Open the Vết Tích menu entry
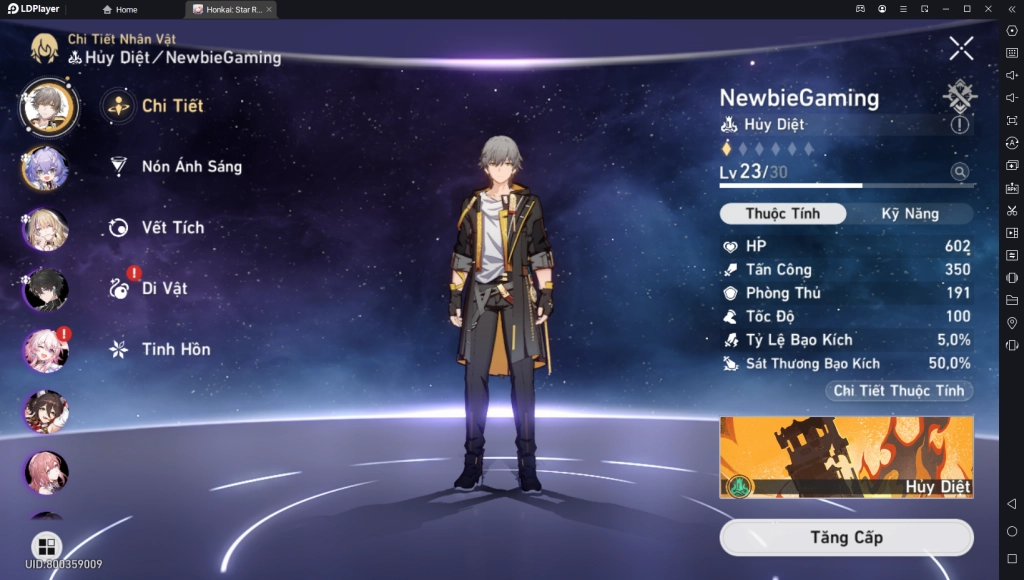This screenshot has height=580, width=1024. 172,228
